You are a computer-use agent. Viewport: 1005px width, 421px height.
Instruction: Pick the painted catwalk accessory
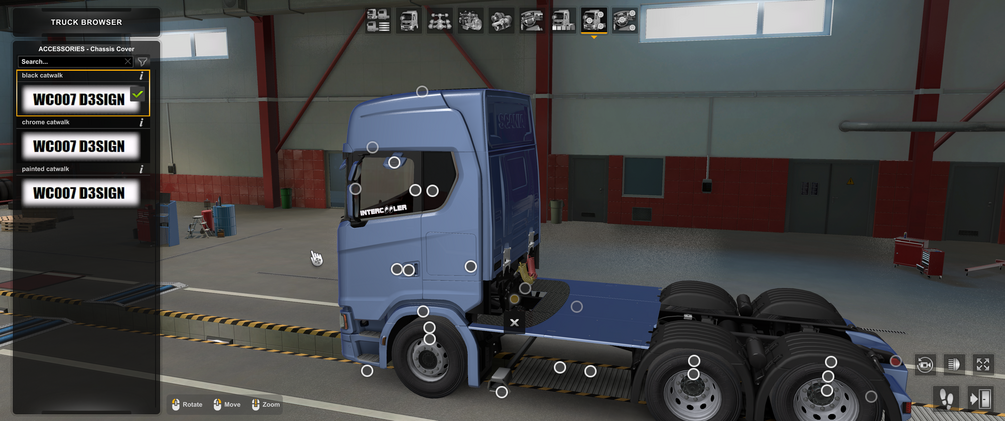(x=79, y=192)
